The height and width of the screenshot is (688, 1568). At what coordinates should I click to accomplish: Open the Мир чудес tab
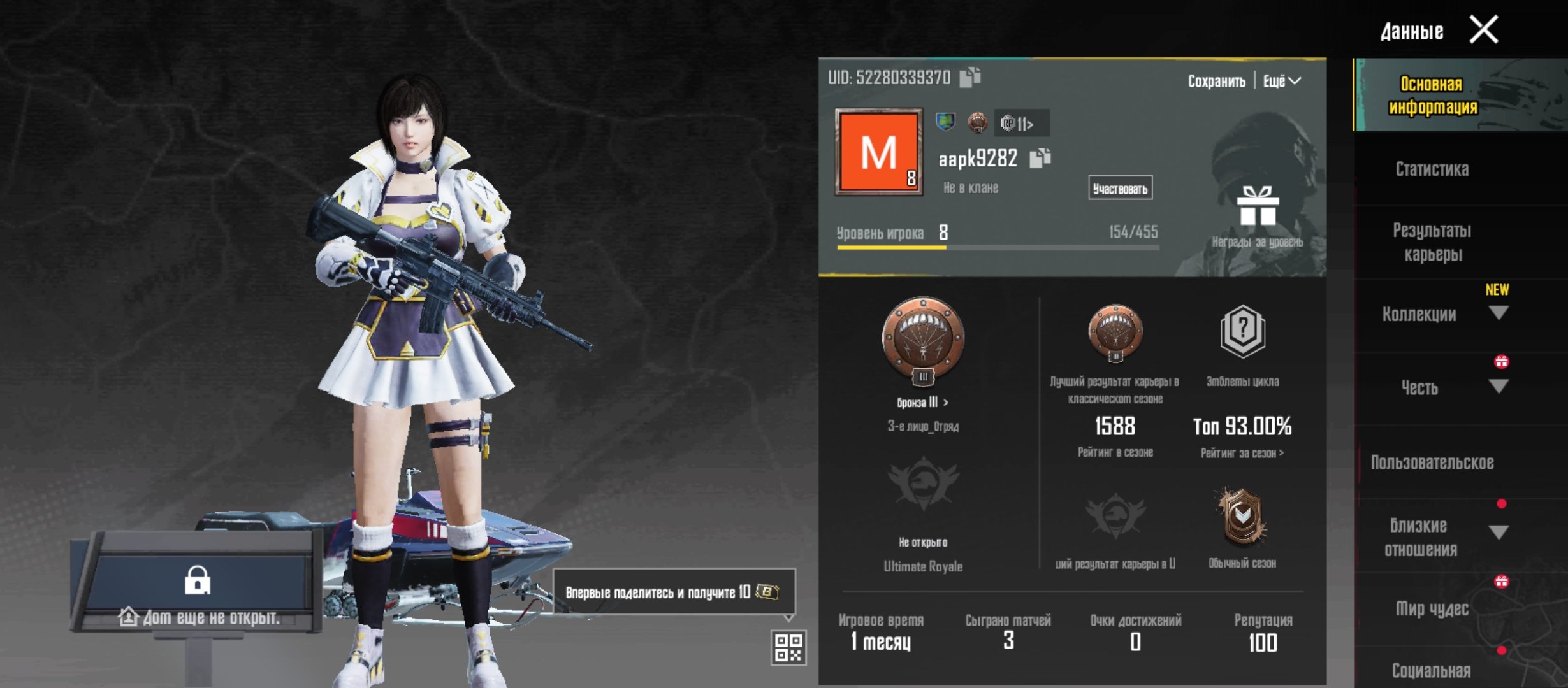pos(1432,609)
